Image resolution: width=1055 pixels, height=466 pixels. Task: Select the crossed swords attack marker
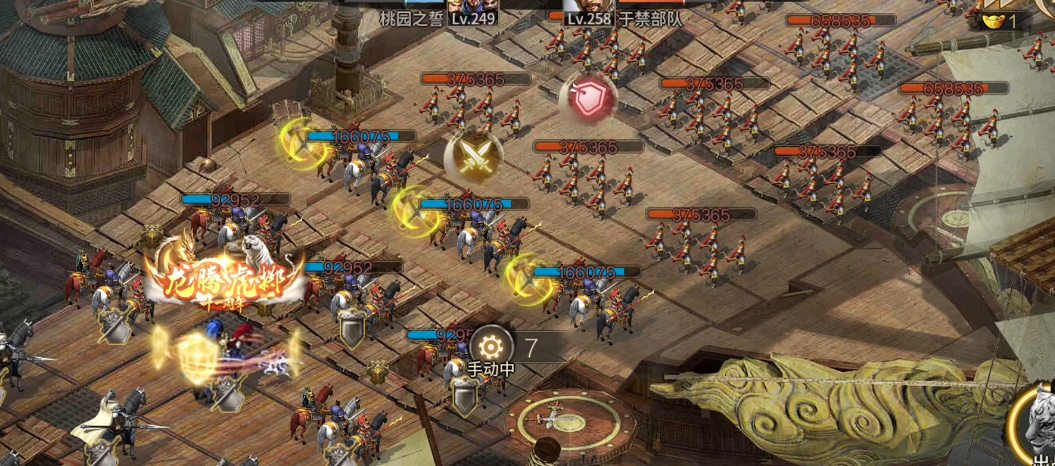[473, 154]
